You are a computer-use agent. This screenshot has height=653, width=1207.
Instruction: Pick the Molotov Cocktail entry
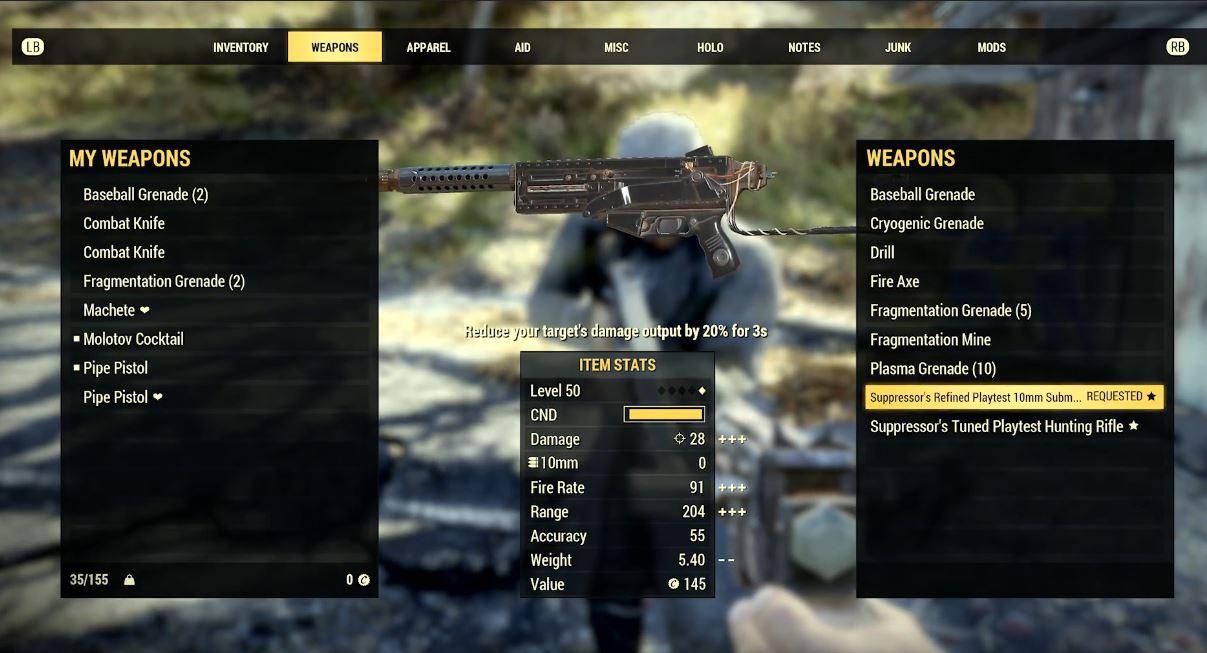point(133,339)
